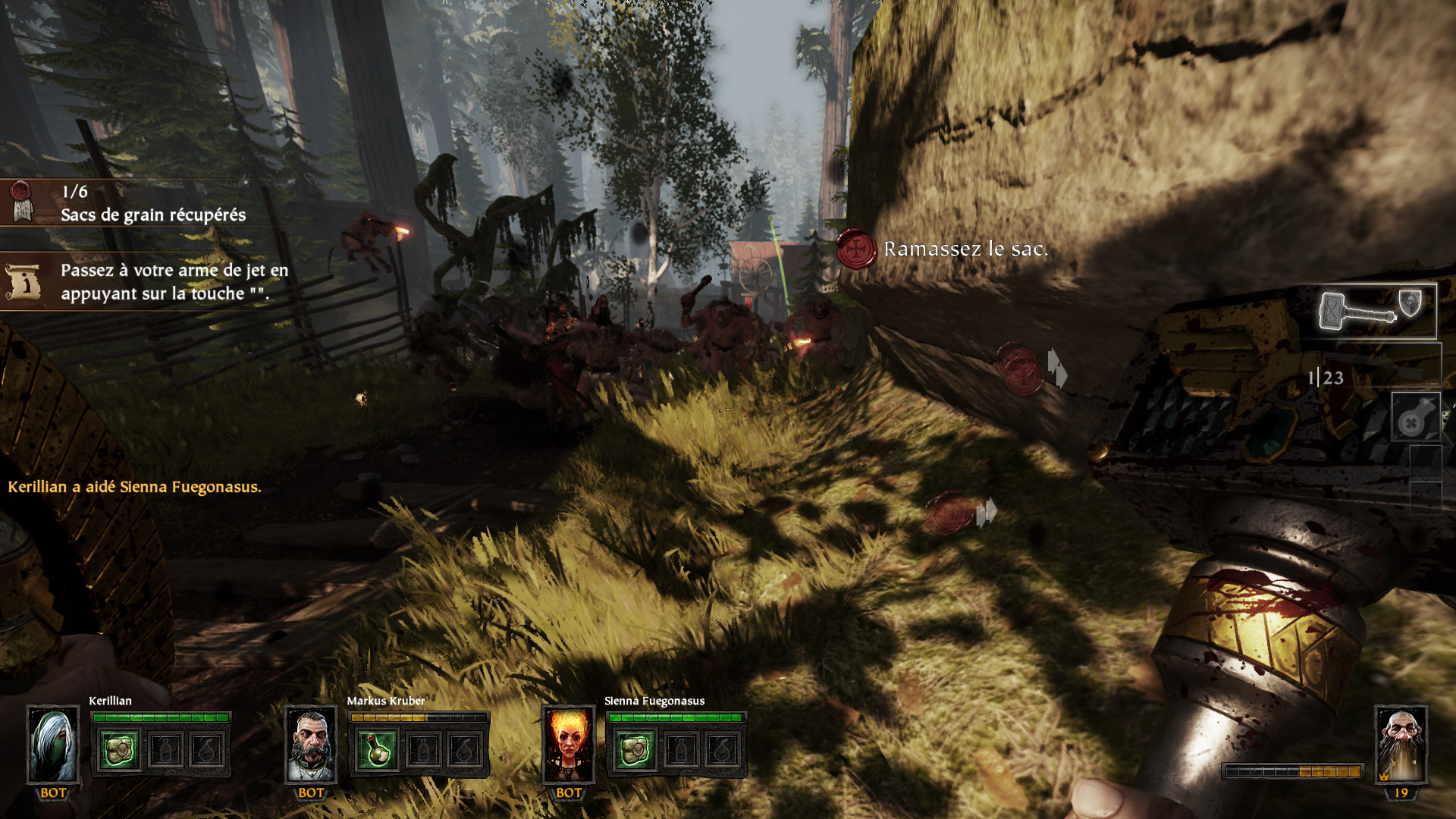
Task: Click Kerillian's medical supplies slot
Action: click(x=119, y=750)
